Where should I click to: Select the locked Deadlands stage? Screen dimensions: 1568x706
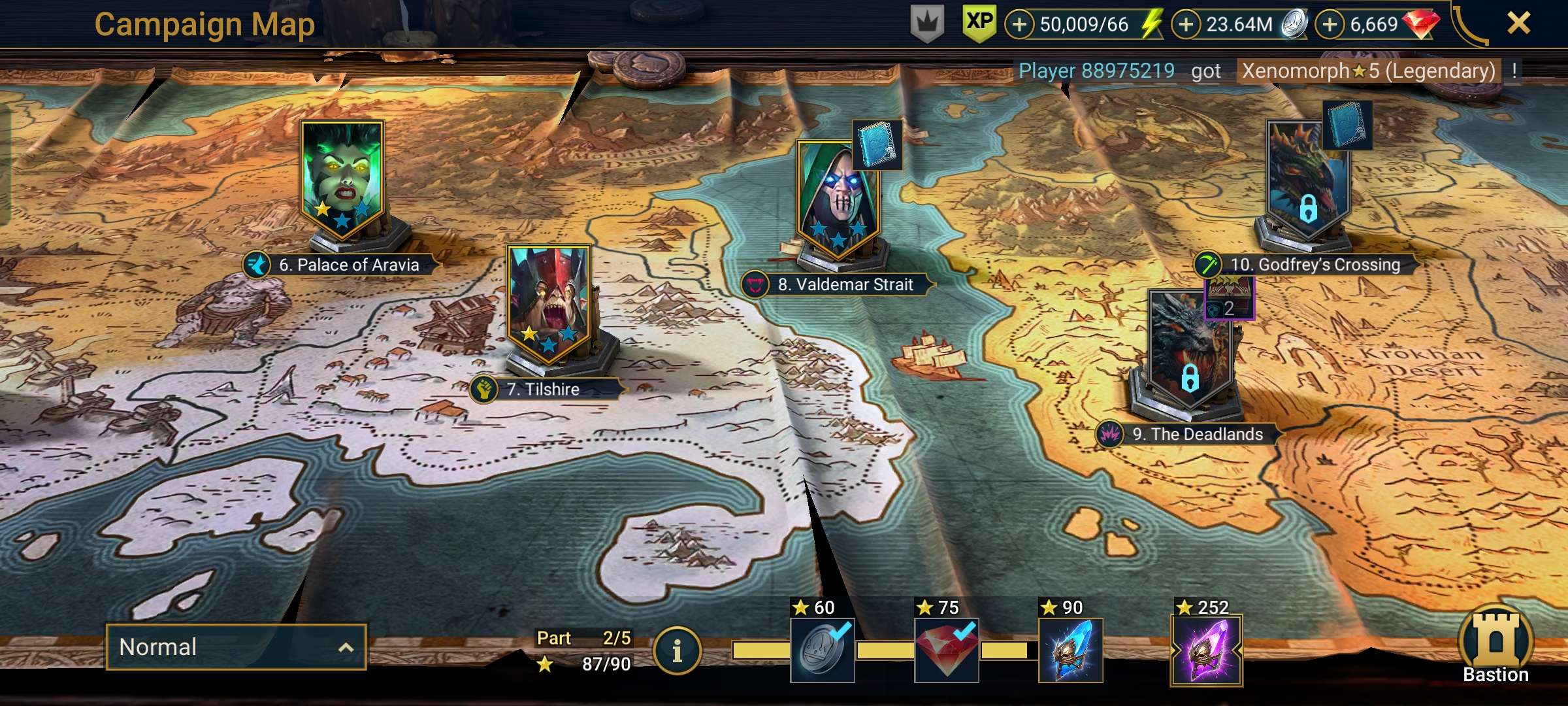[1189, 353]
